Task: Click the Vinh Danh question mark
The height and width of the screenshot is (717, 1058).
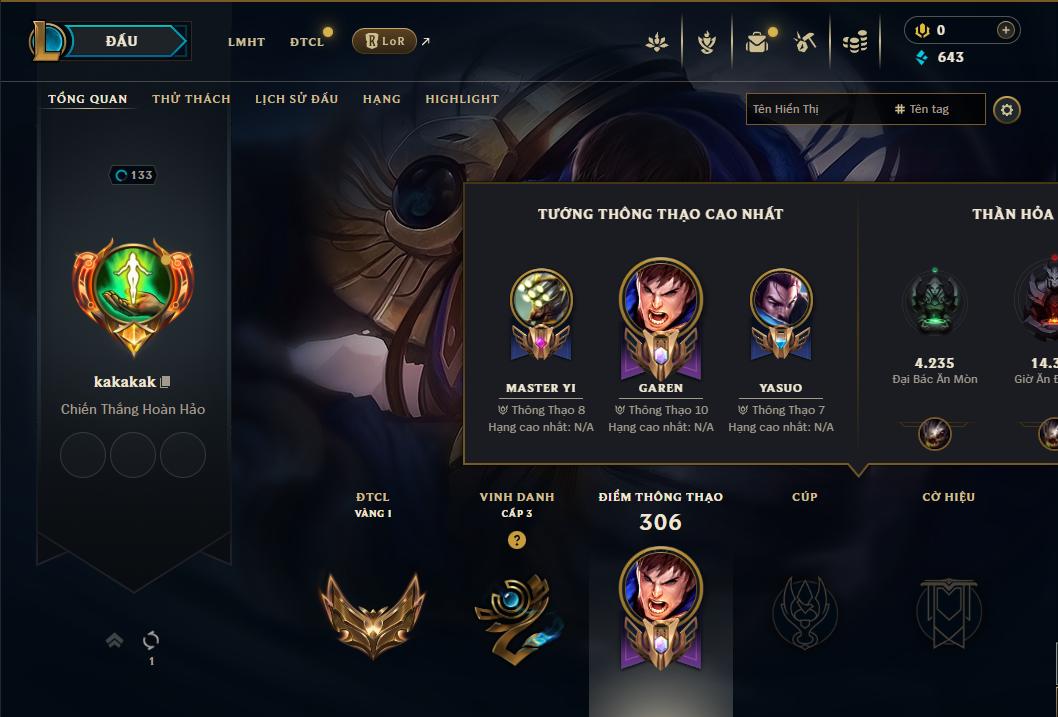Action: click(x=516, y=540)
